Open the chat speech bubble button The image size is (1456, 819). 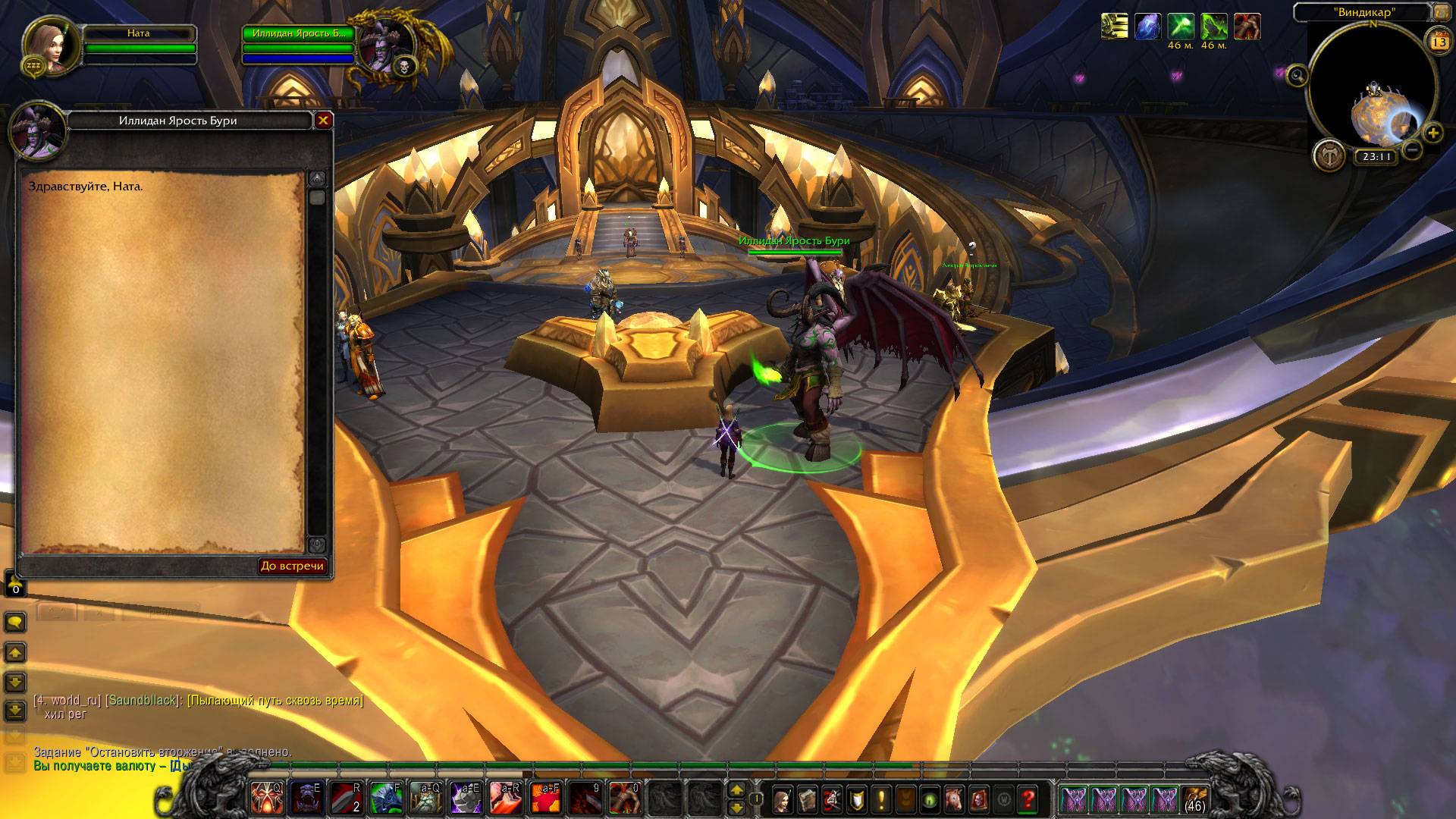coord(15,623)
